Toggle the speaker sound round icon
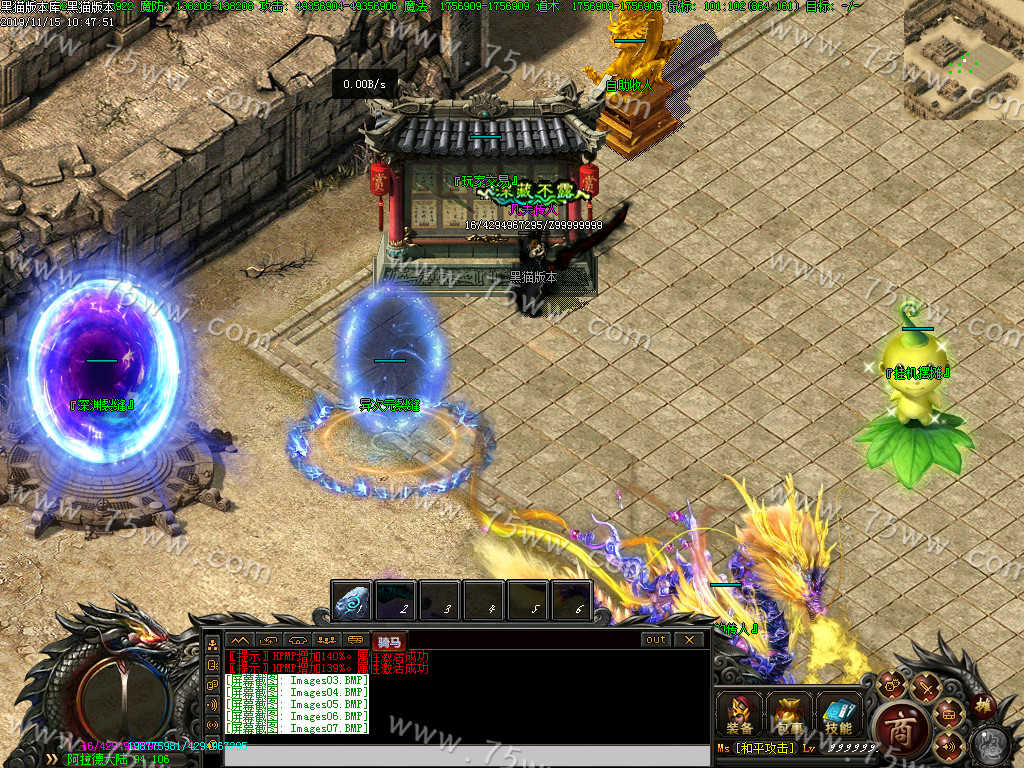This screenshot has height=768, width=1024. pos(945,744)
